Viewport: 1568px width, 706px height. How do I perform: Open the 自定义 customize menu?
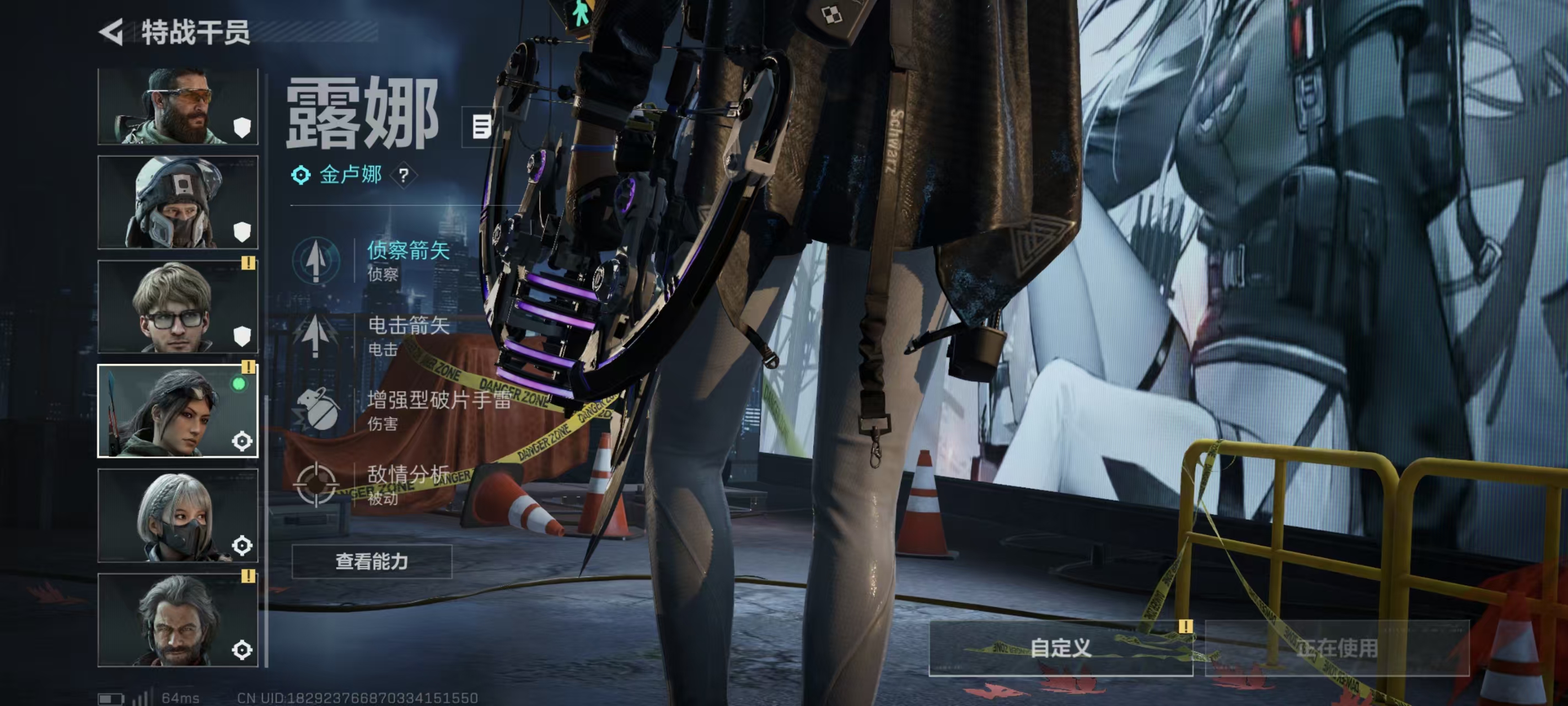[x=1060, y=648]
